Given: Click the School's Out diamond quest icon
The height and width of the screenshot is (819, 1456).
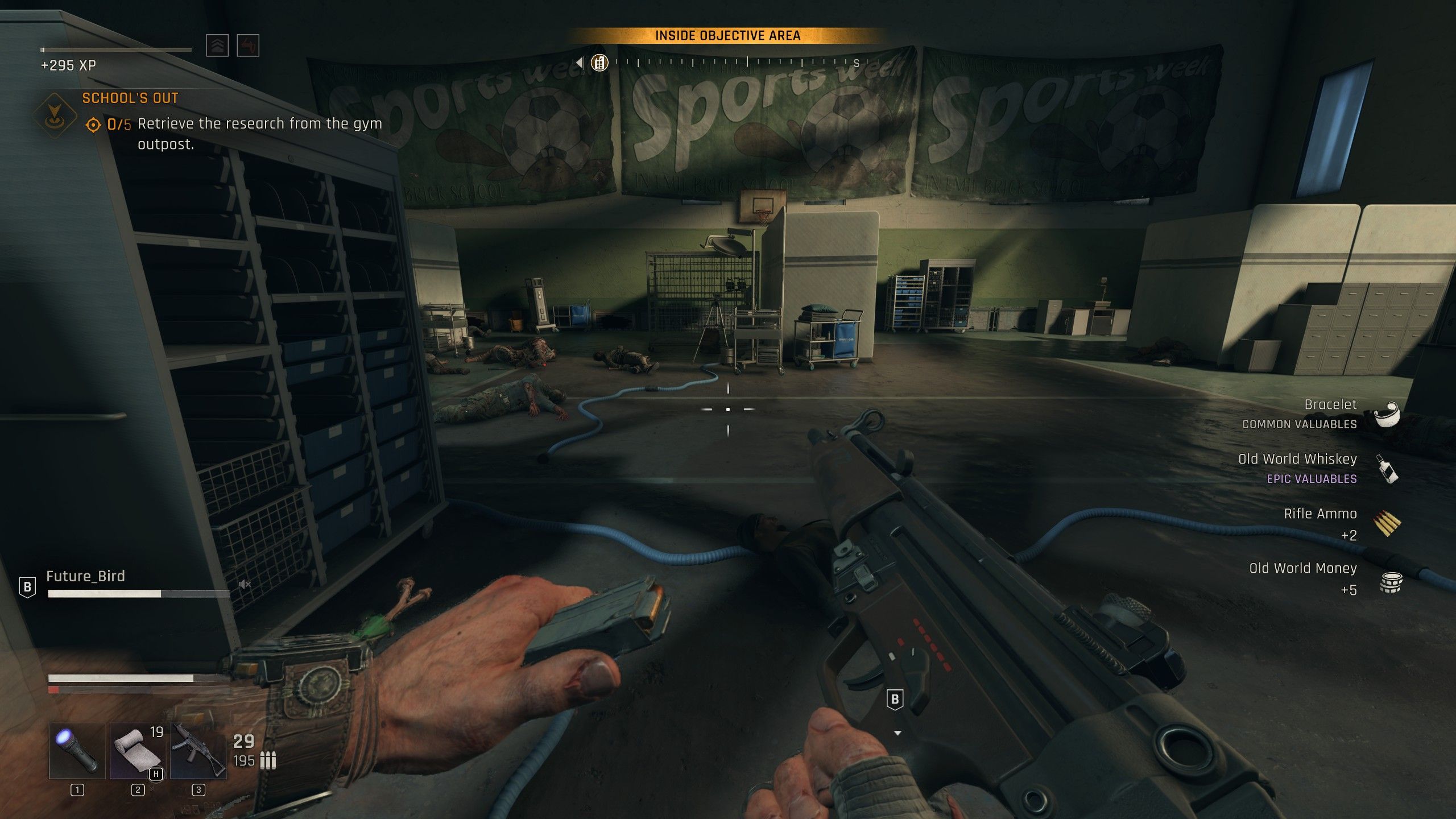Looking at the screenshot, I should [x=55, y=115].
